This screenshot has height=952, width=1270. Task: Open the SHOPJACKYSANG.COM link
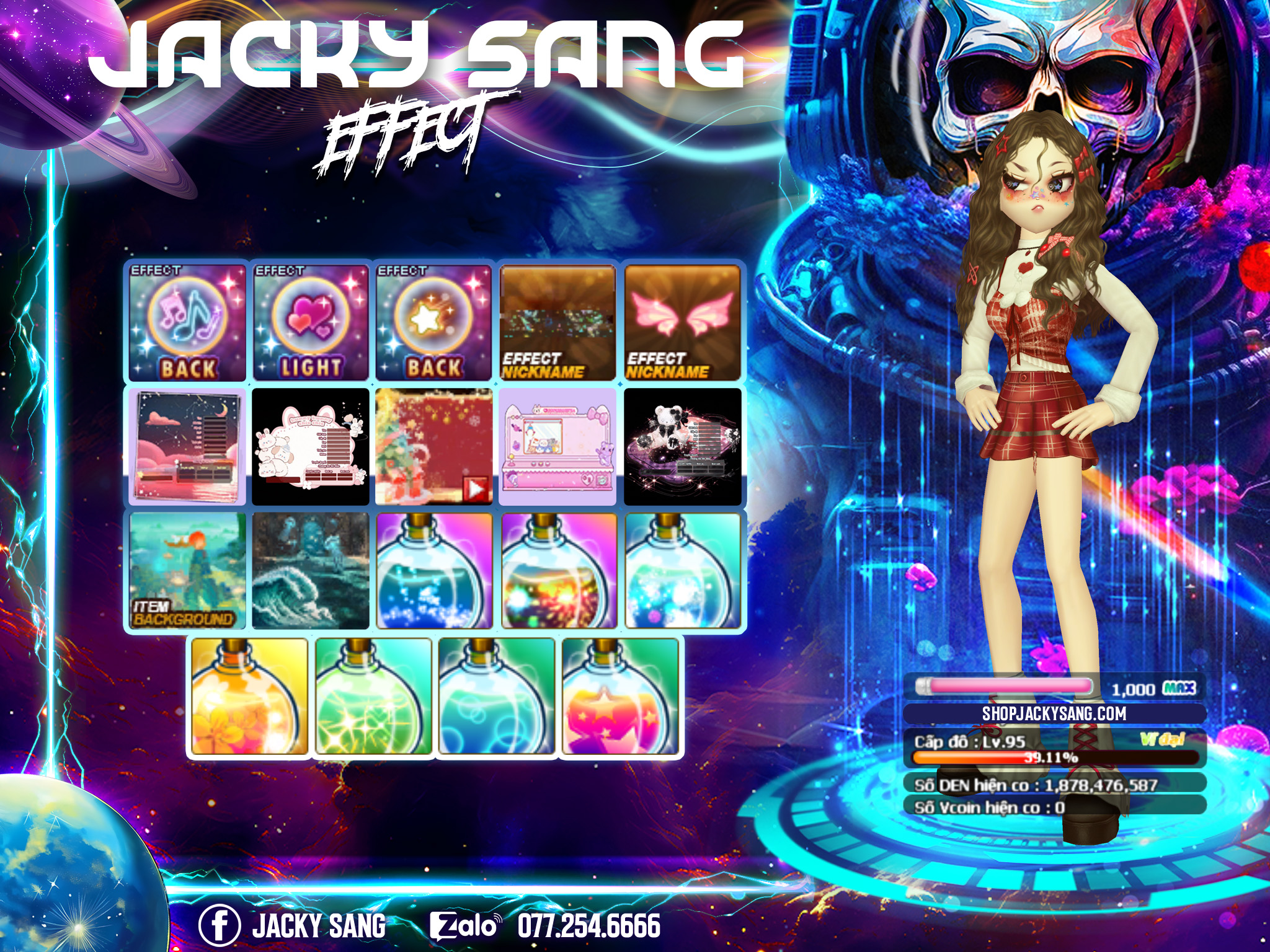point(1054,713)
